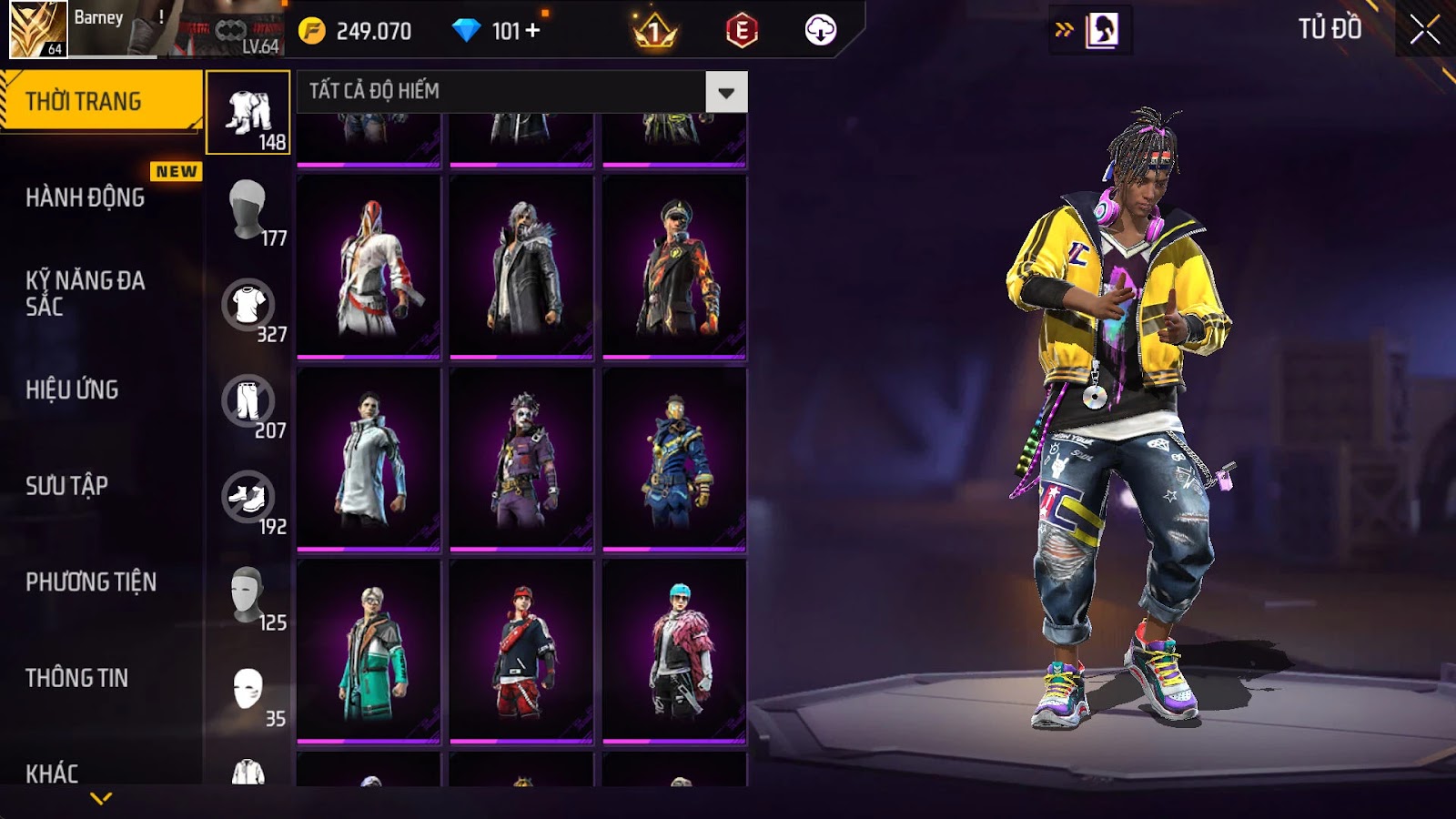Select the head accessory category icon
The image size is (1456, 819).
[248, 208]
